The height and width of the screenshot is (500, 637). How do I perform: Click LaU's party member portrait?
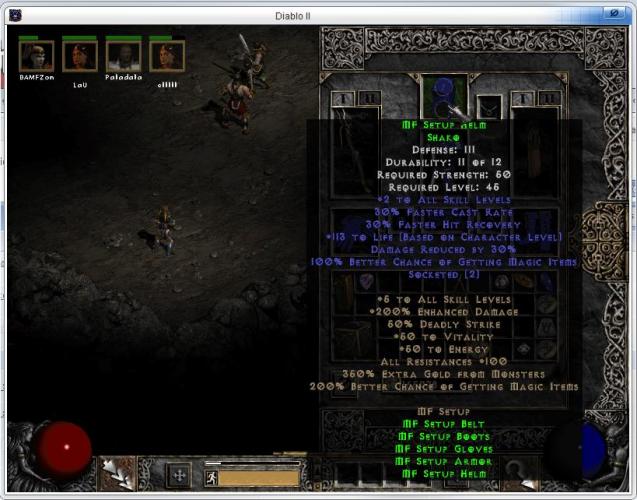pos(80,56)
